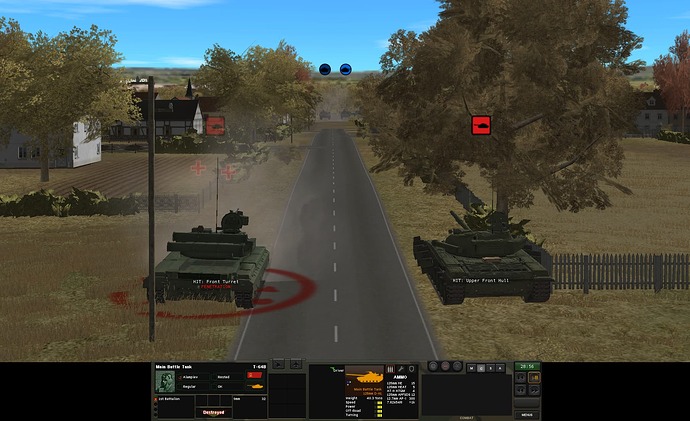Show the ammo tab in the vehicle panel
Screen dimensions: 690x421
point(388,369)
